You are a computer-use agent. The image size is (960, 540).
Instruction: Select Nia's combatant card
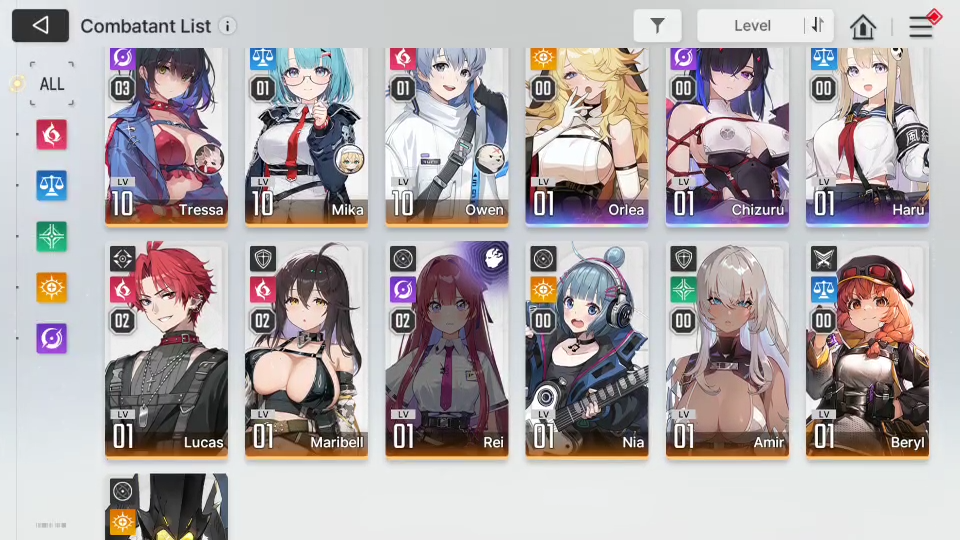tap(587, 350)
